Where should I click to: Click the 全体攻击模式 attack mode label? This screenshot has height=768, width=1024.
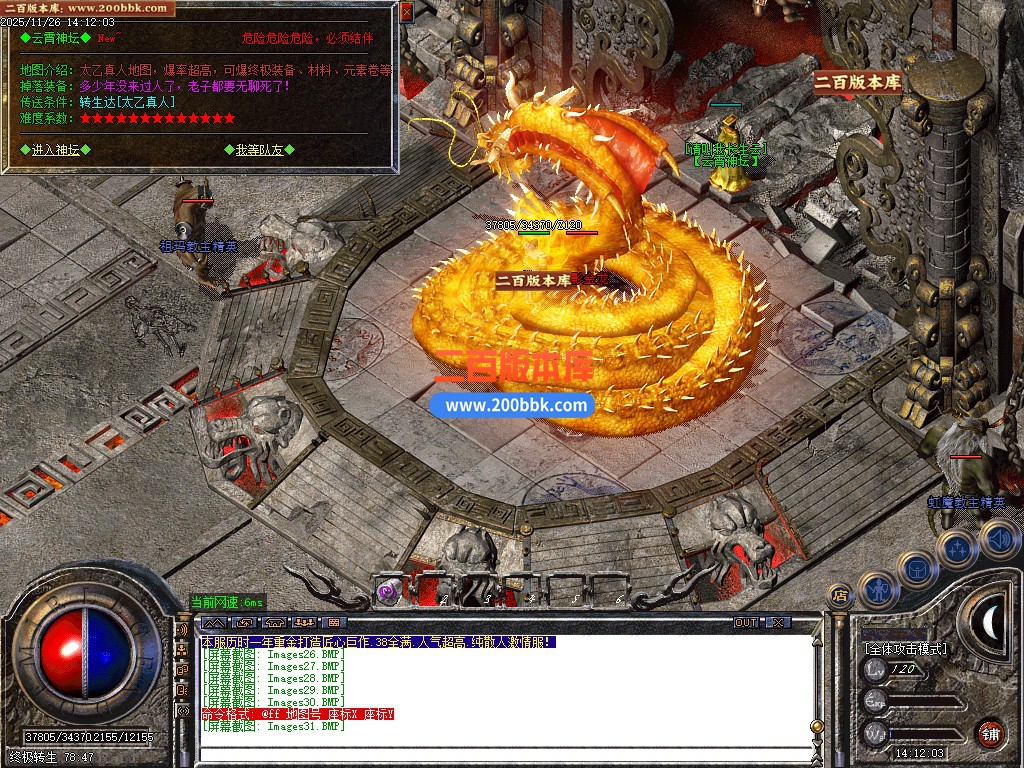[x=906, y=649]
